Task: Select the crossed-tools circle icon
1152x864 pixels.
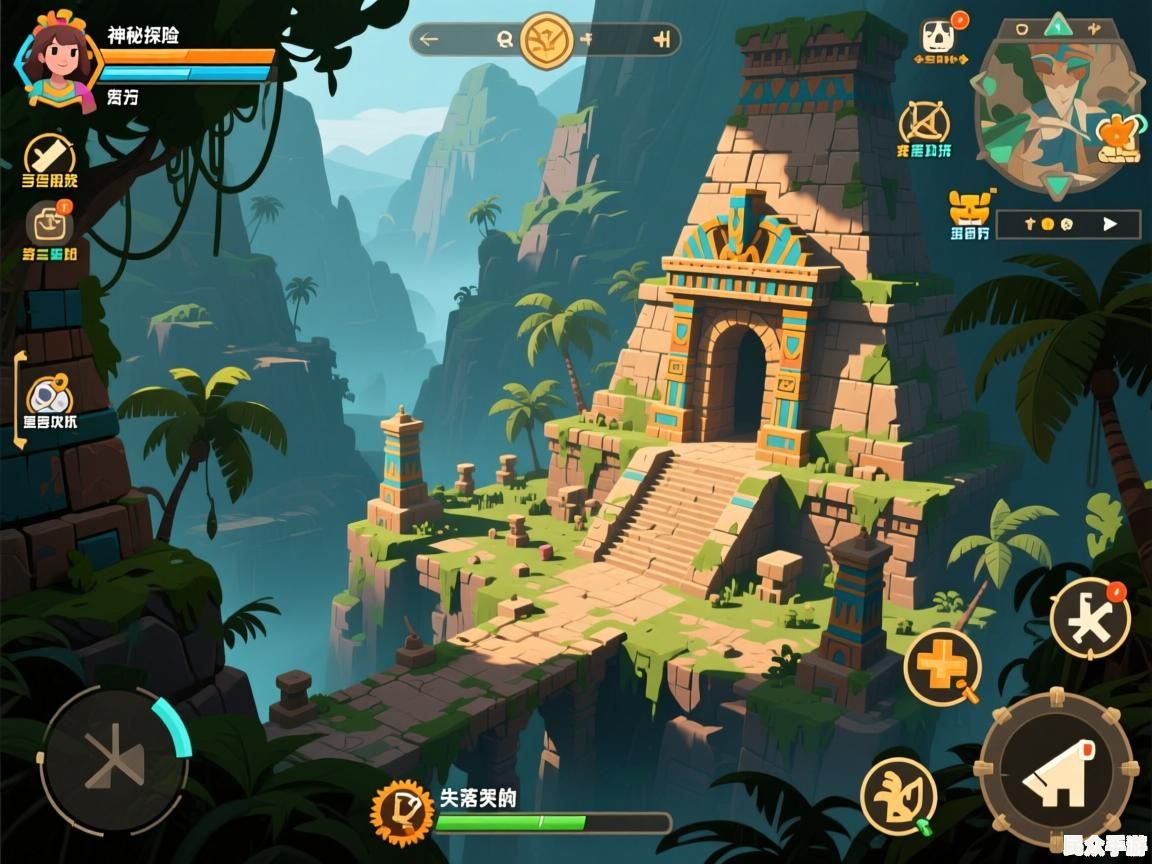Action: (x=923, y=124)
